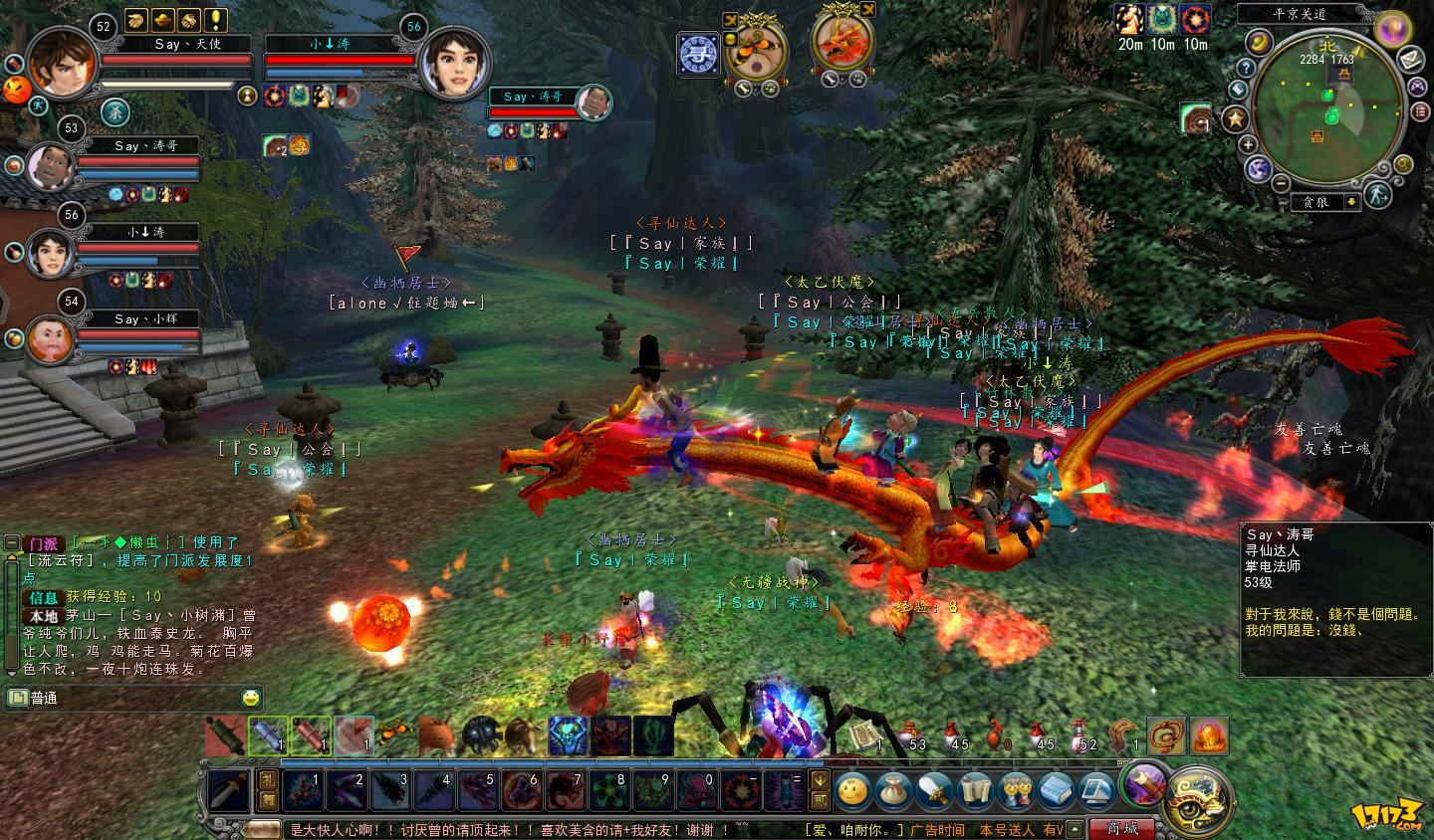Activate skill in hotbar slot 1
This screenshot has height=840, width=1434.
click(x=302, y=790)
